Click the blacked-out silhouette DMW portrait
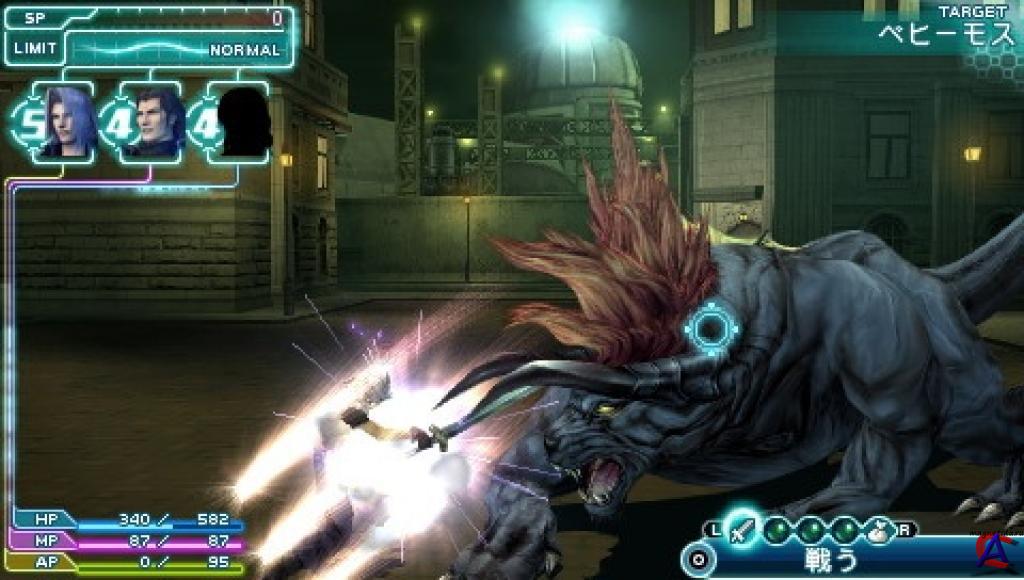This screenshot has width=1024, height=580. (243, 121)
